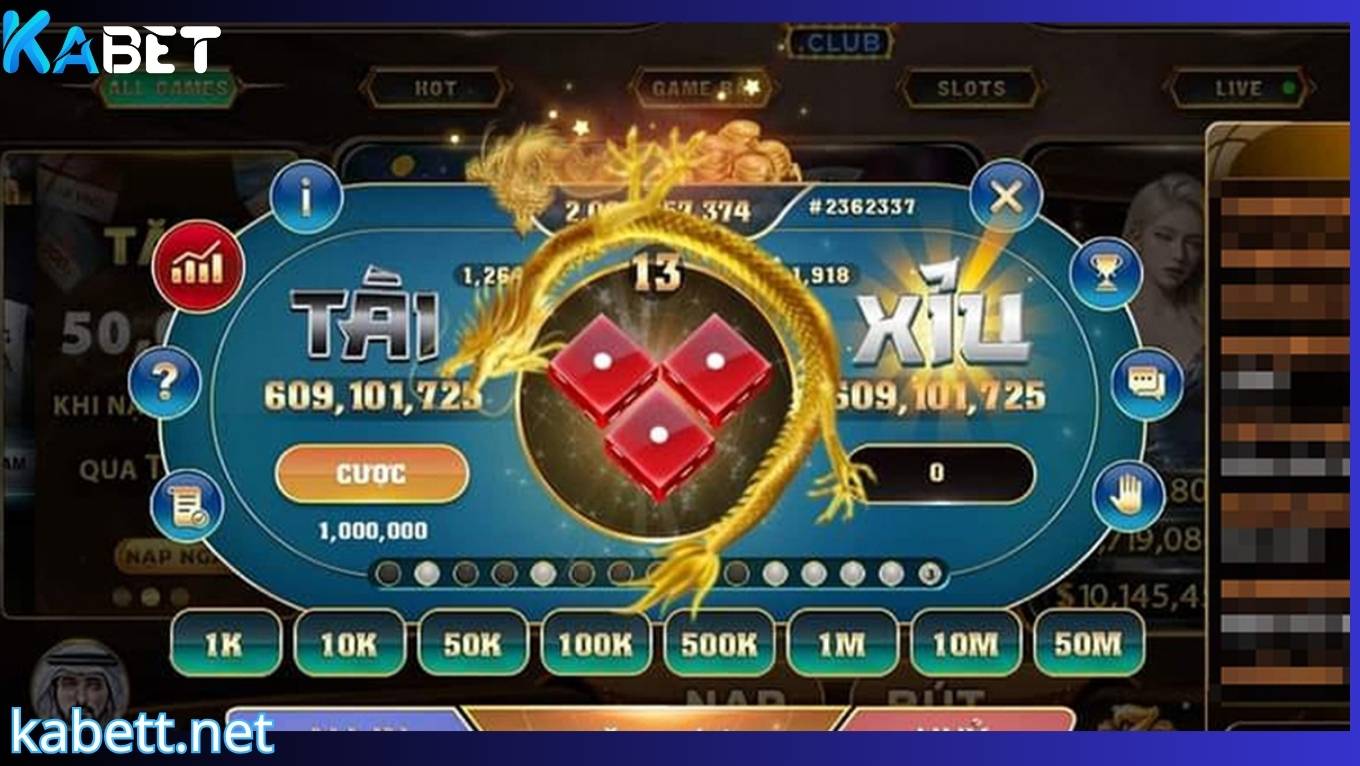Open the SLOTS category

[x=970, y=87]
